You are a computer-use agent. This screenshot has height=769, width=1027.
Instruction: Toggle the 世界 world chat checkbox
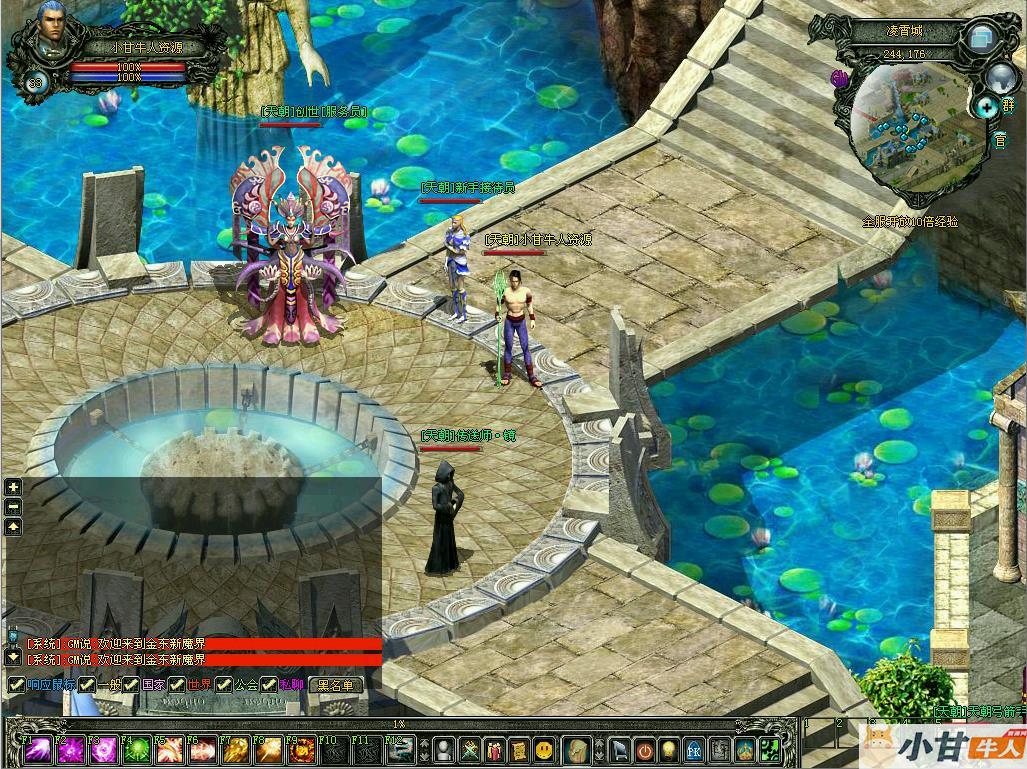177,685
